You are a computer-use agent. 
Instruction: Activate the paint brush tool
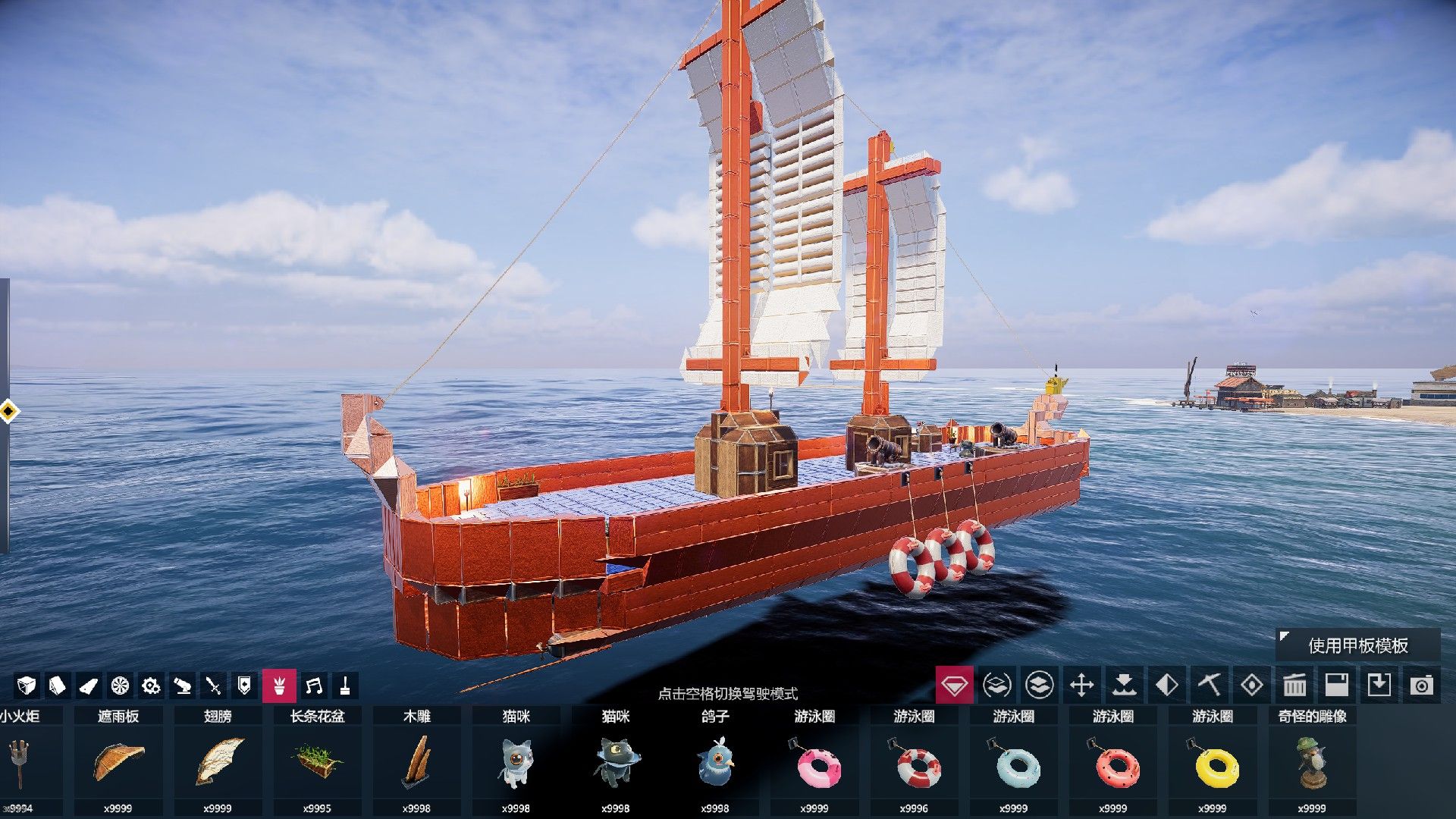pos(345,686)
